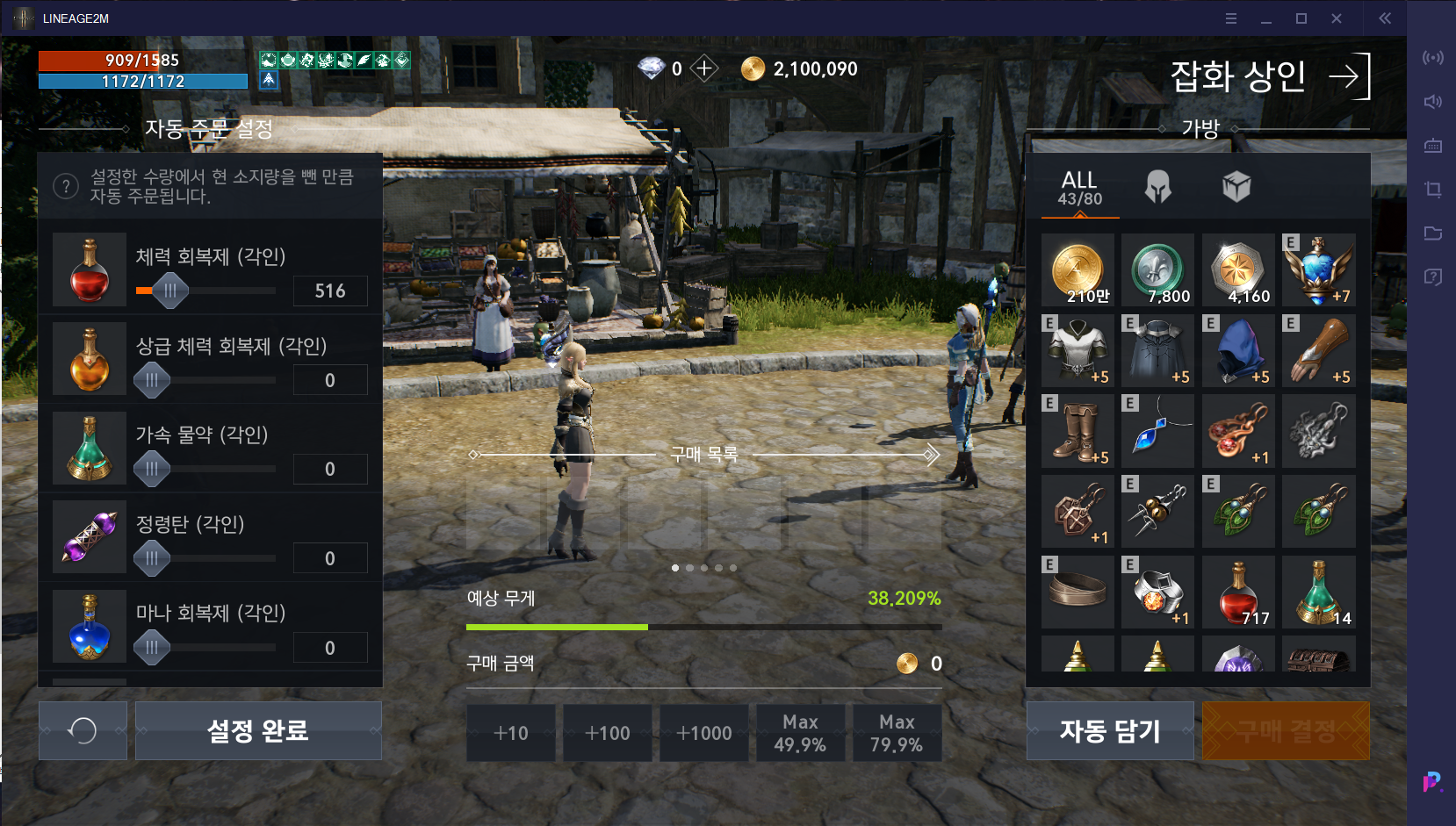The image size is (1456, 826).
Task: Switch to the ALL bag tab
Action: [1079, 188]
